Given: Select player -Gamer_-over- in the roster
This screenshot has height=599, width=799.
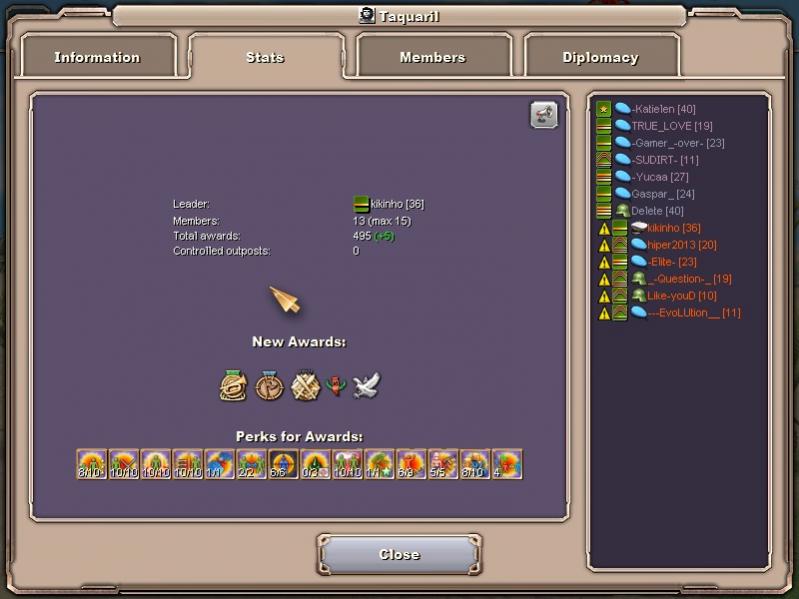Looking at the screenshot, I should [677, 143].
